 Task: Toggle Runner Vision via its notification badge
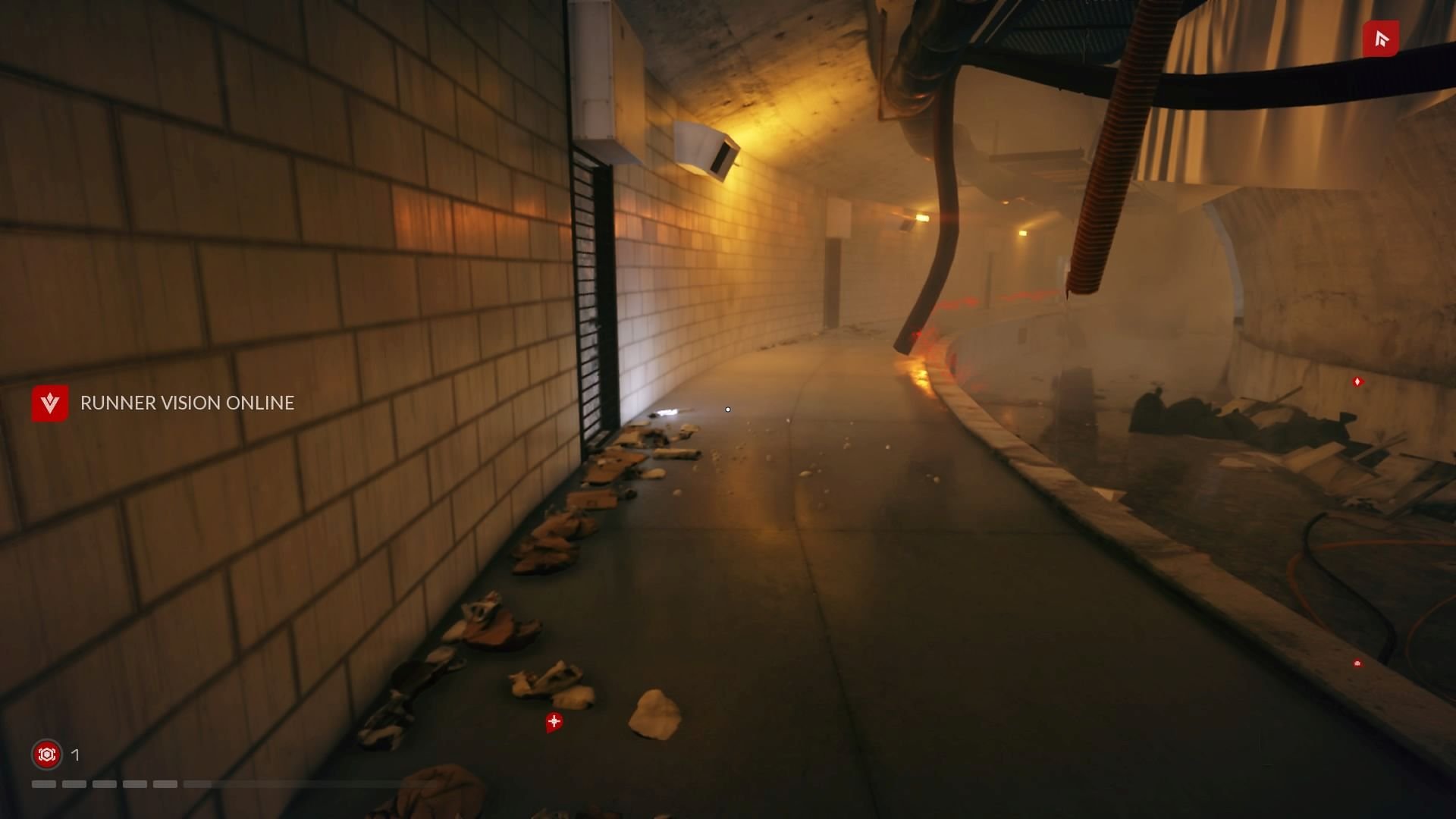click(49, 403)
